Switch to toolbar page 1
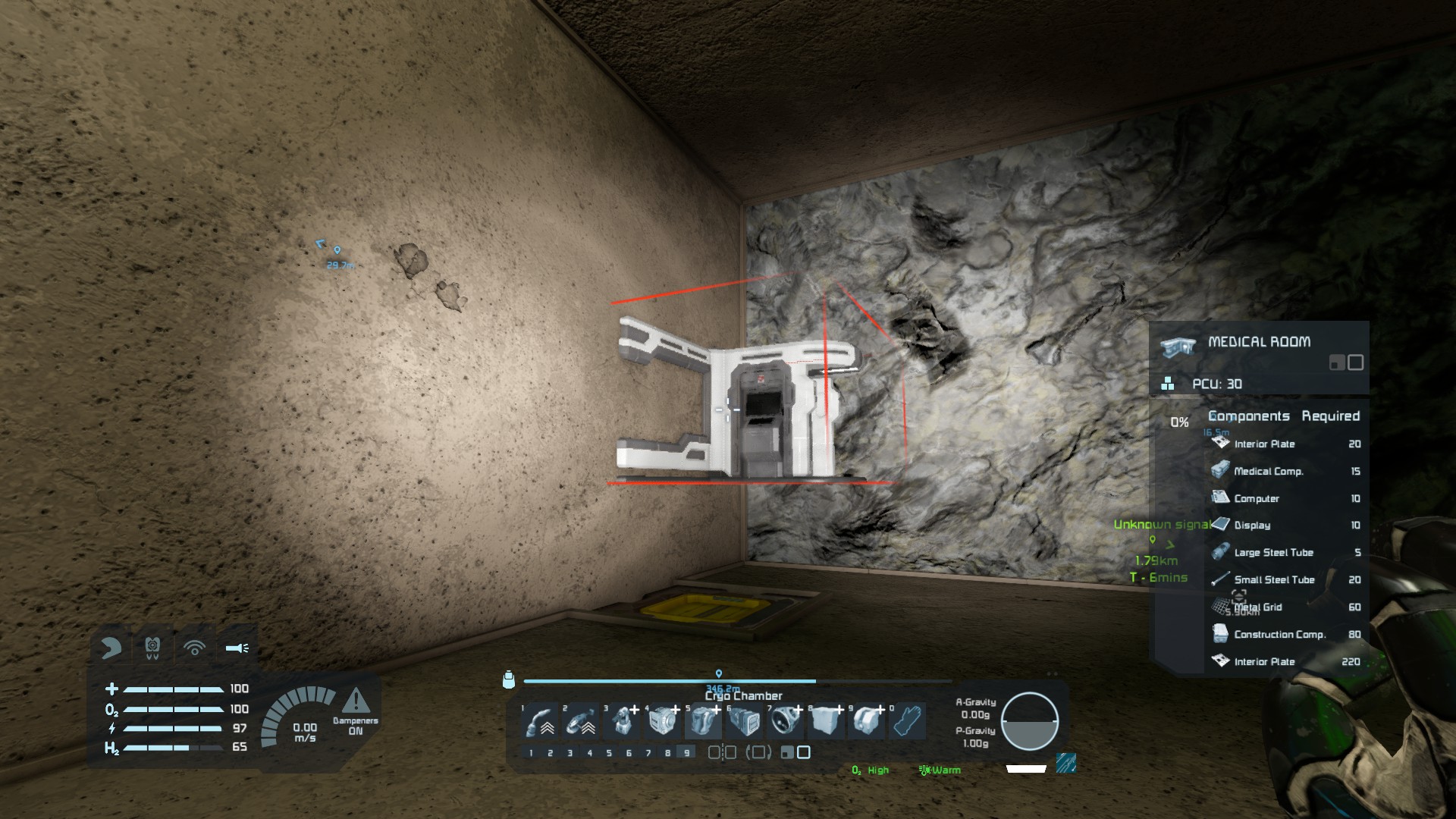The height and width of the screenshot is (819, 1456). (x=531, y=753)
